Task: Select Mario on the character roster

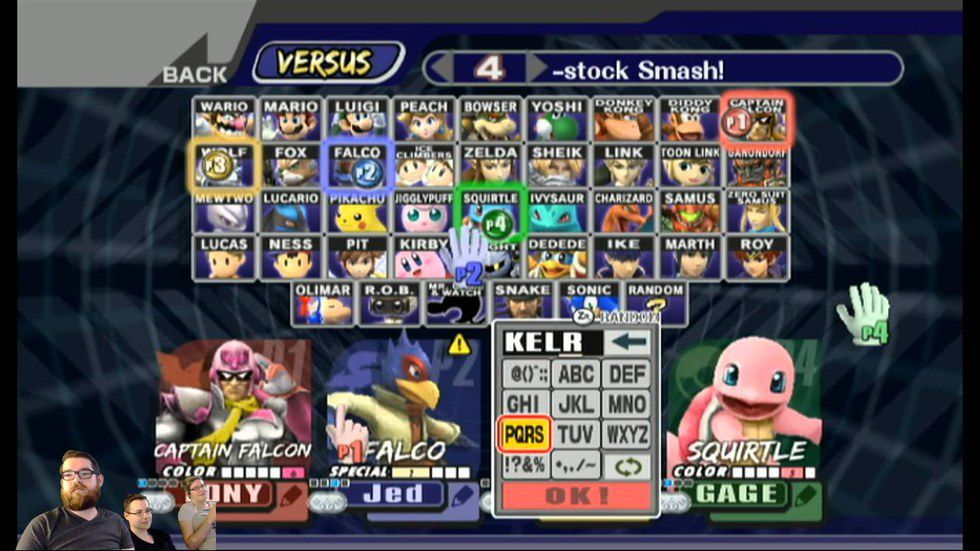Action: tap(291, 119)
